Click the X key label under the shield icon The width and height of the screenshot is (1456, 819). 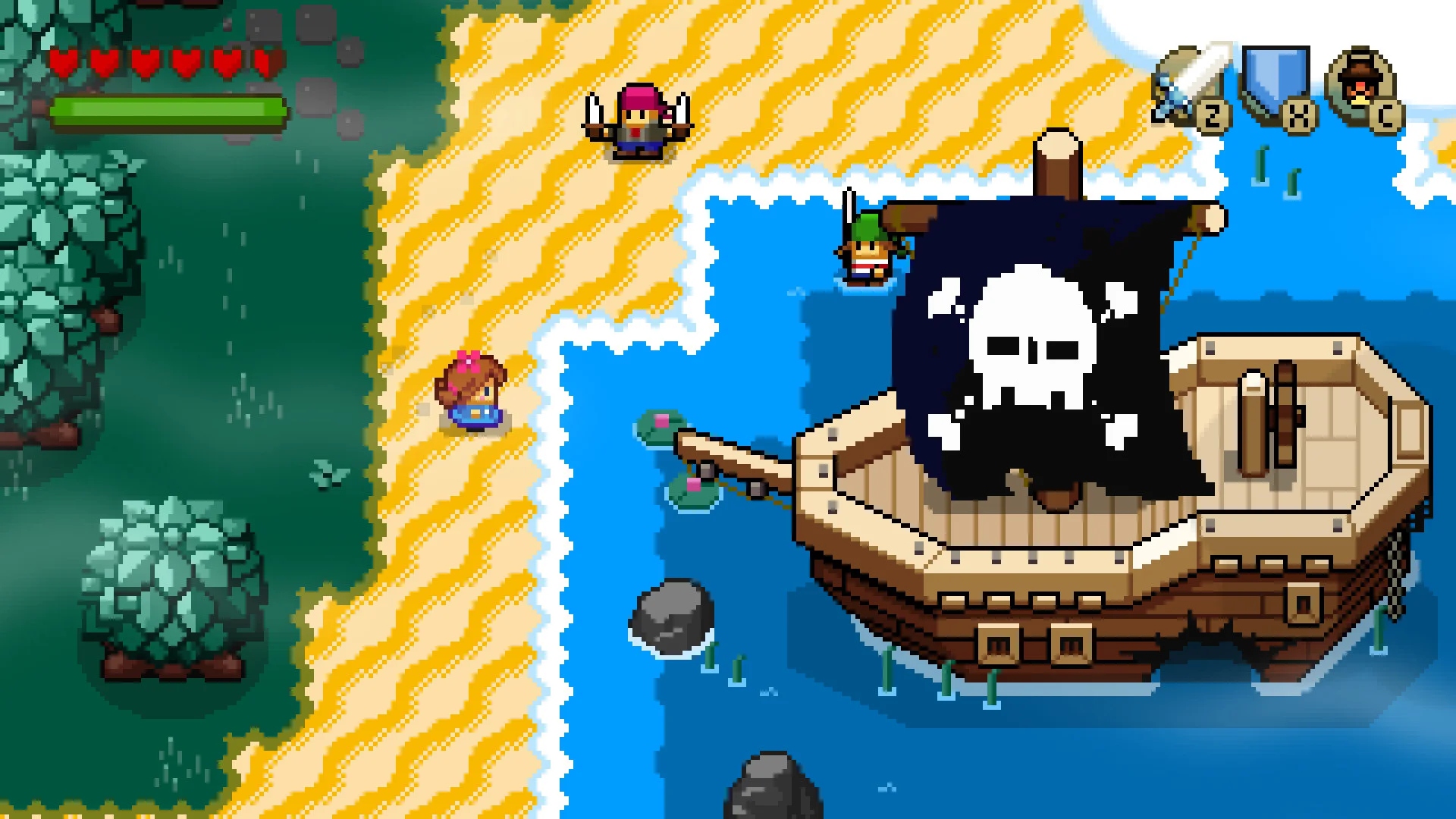[1298, 115]
